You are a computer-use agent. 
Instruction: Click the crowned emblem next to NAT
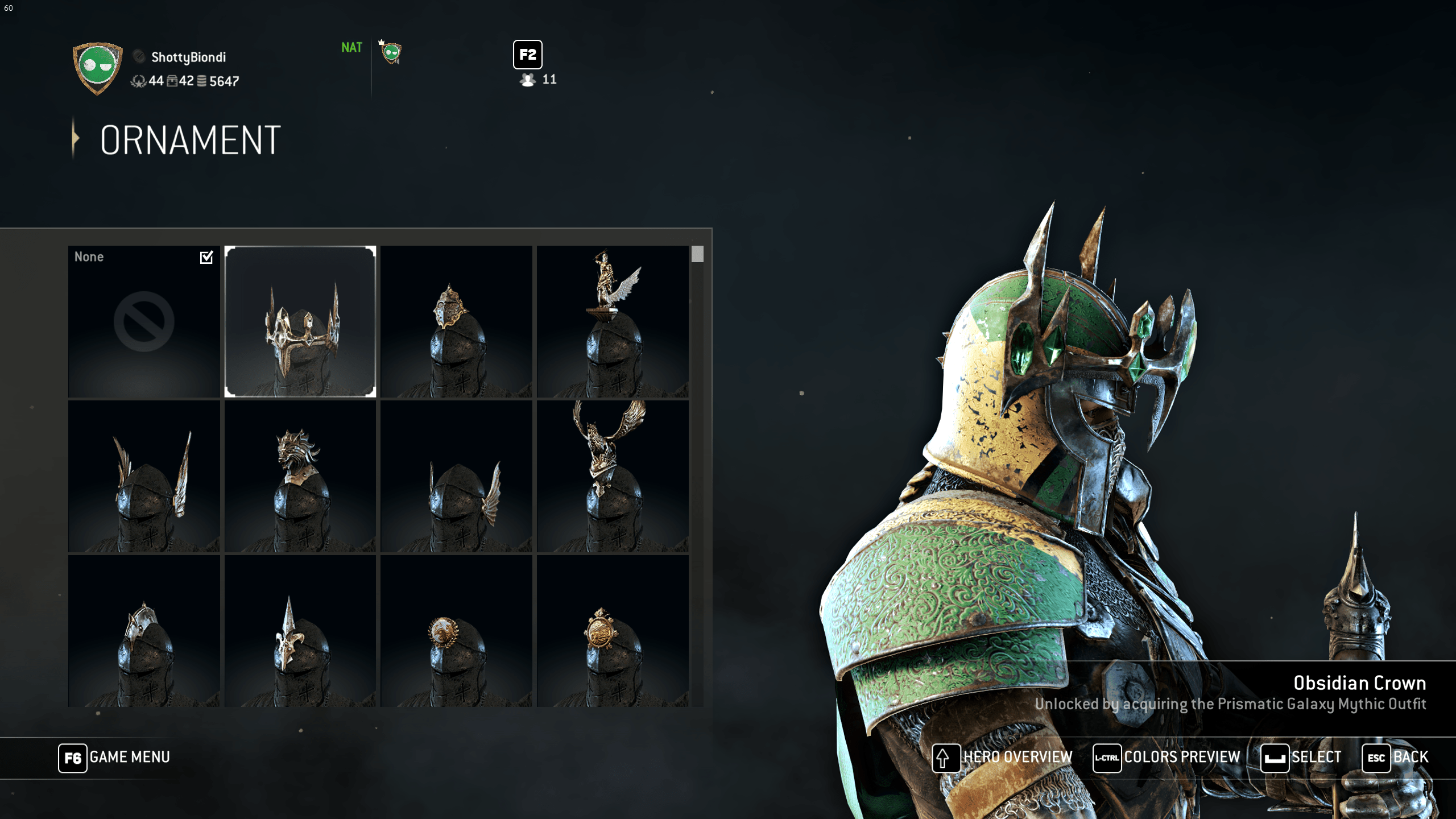tap(391, 52)
